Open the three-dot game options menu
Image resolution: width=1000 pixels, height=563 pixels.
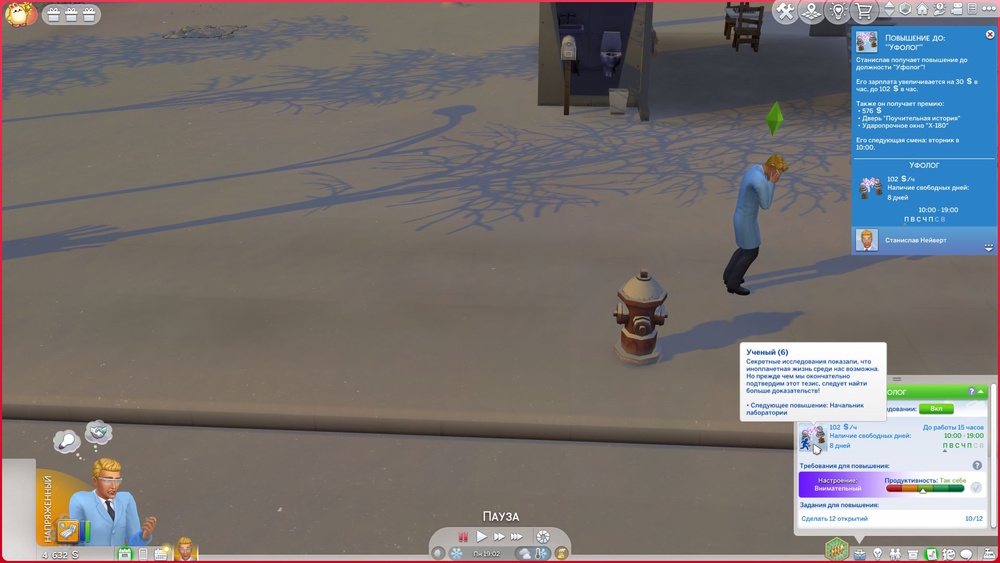988,10
